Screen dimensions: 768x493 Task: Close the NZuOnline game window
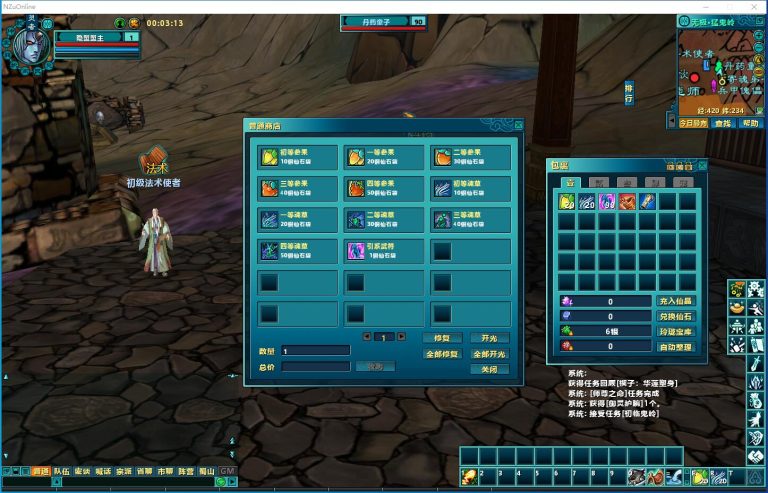(755, 6)
